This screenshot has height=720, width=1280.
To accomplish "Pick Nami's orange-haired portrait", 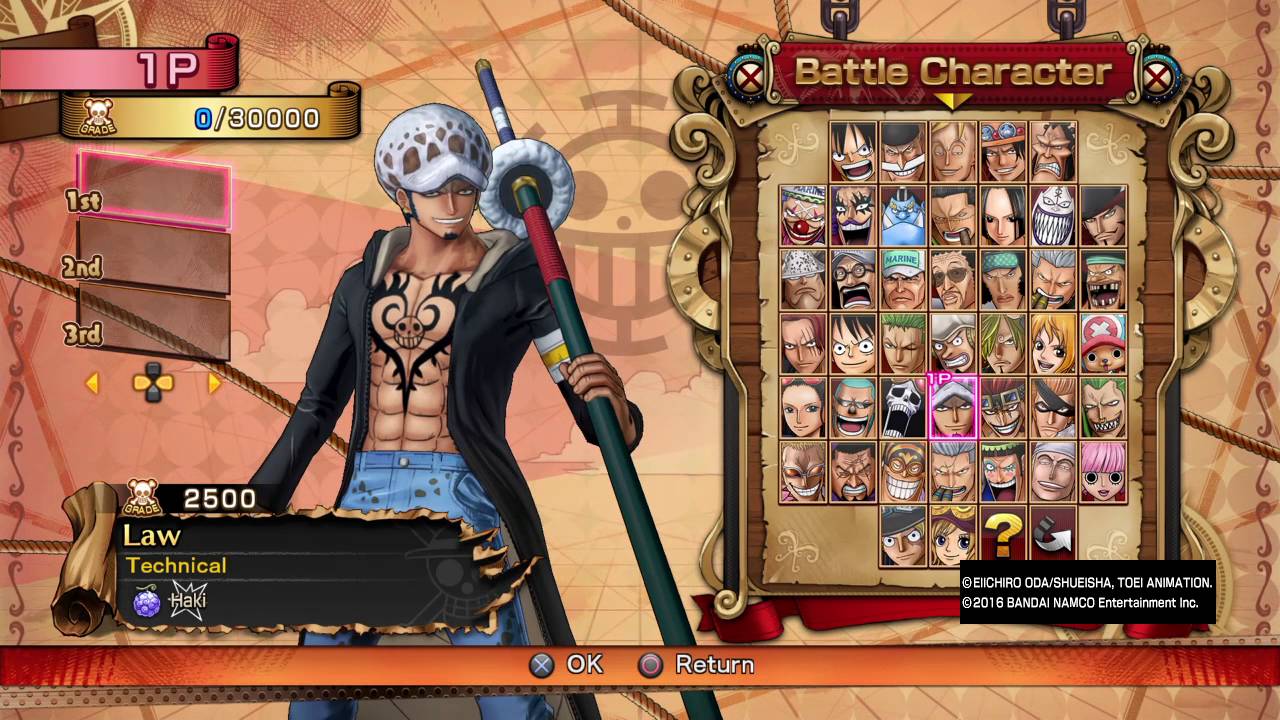I will tap(1053, 344).
